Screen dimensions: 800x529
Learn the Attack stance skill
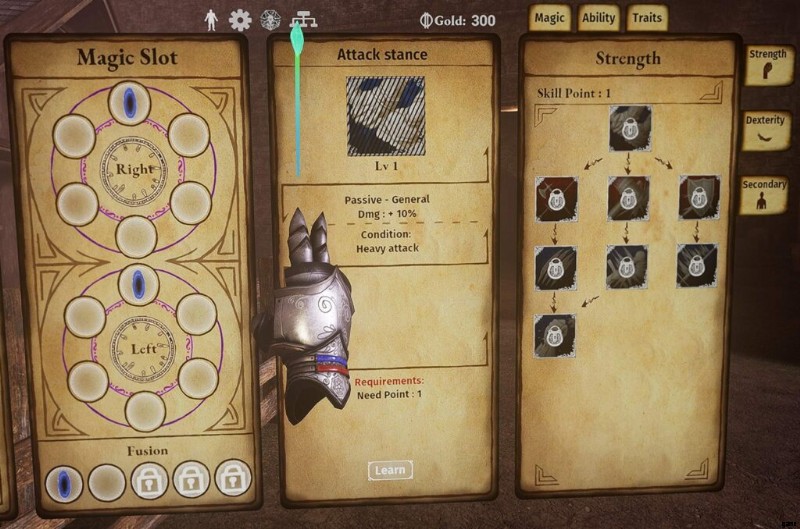point(389,470)
